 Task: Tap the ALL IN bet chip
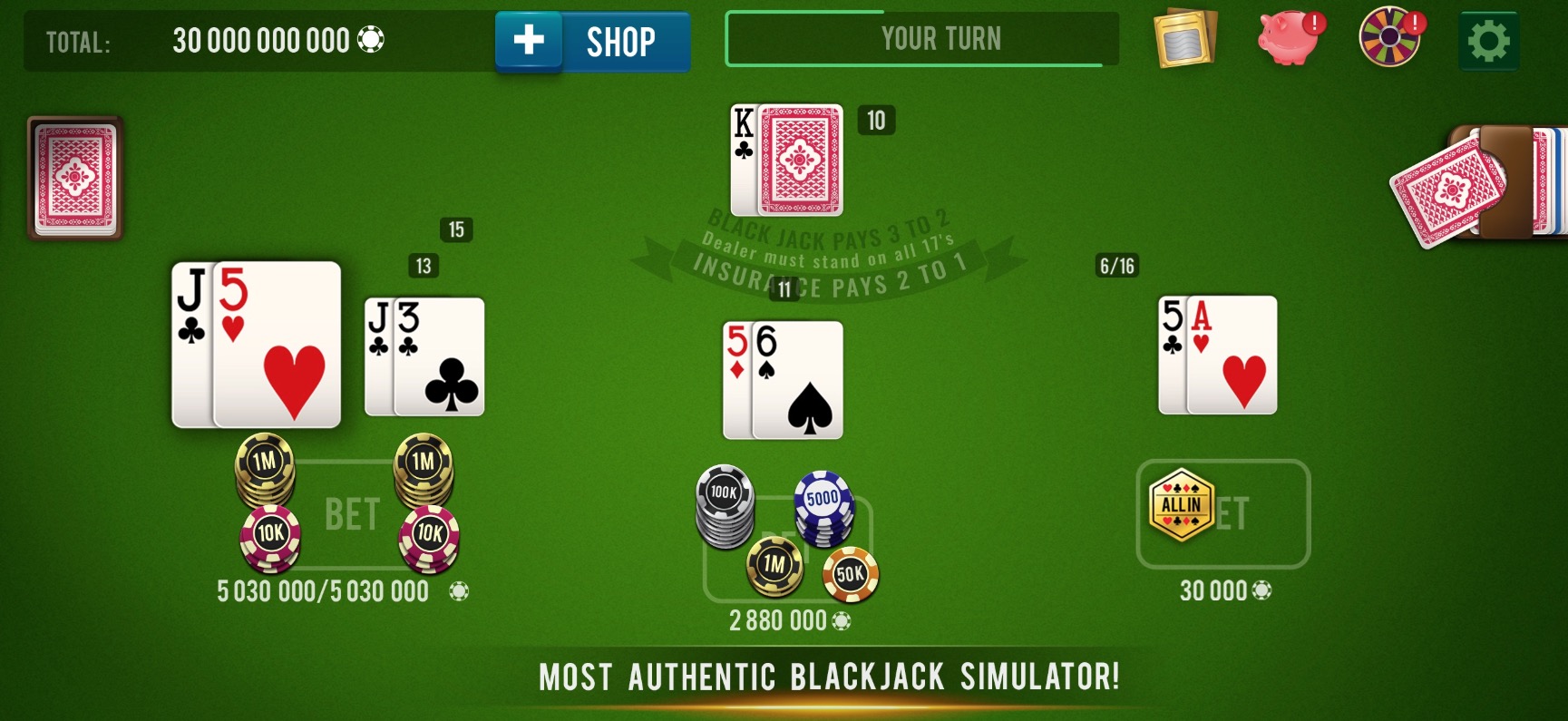click(x=1181, y=505)
